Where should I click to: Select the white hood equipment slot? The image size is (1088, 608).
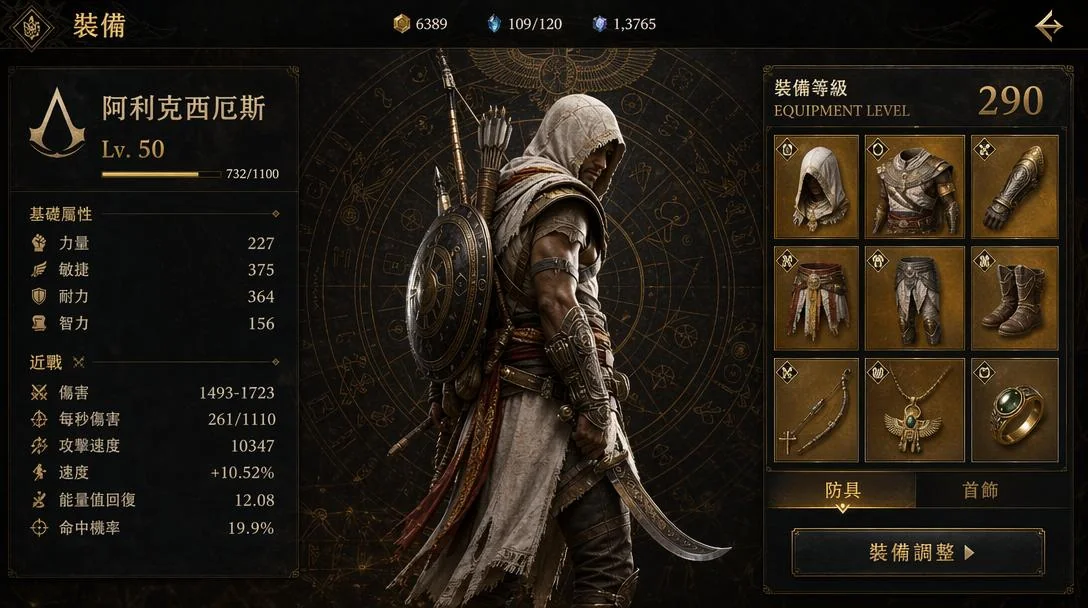click(x=816, y=187)
